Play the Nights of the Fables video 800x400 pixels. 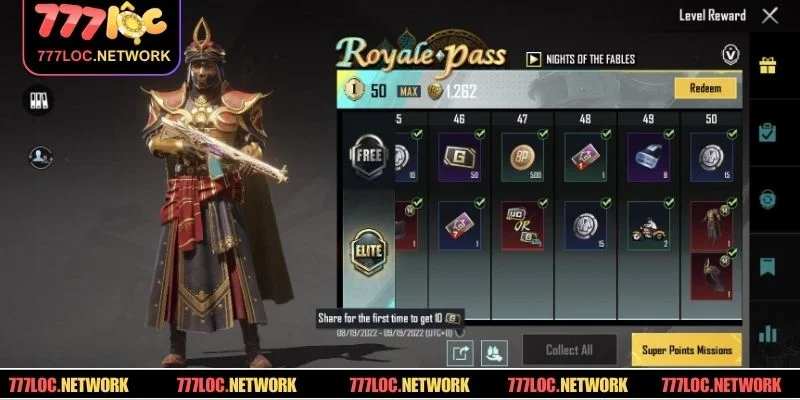pos(533,59)
